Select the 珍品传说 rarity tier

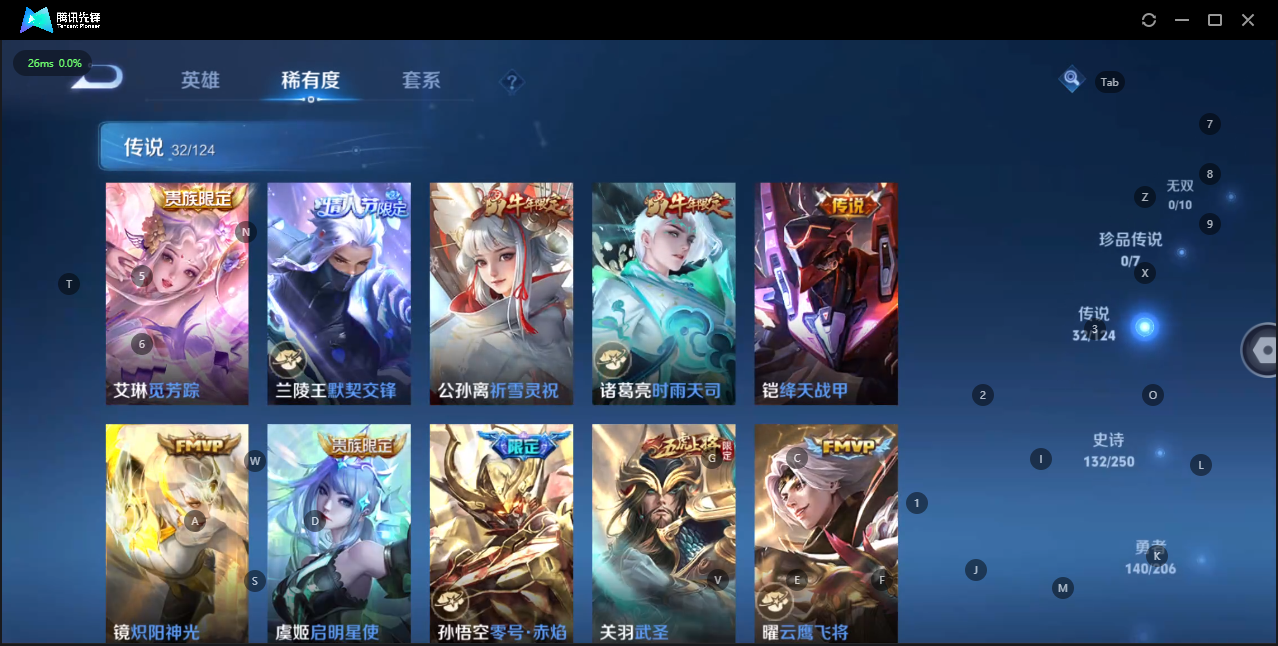click(x=1130, y=248)
